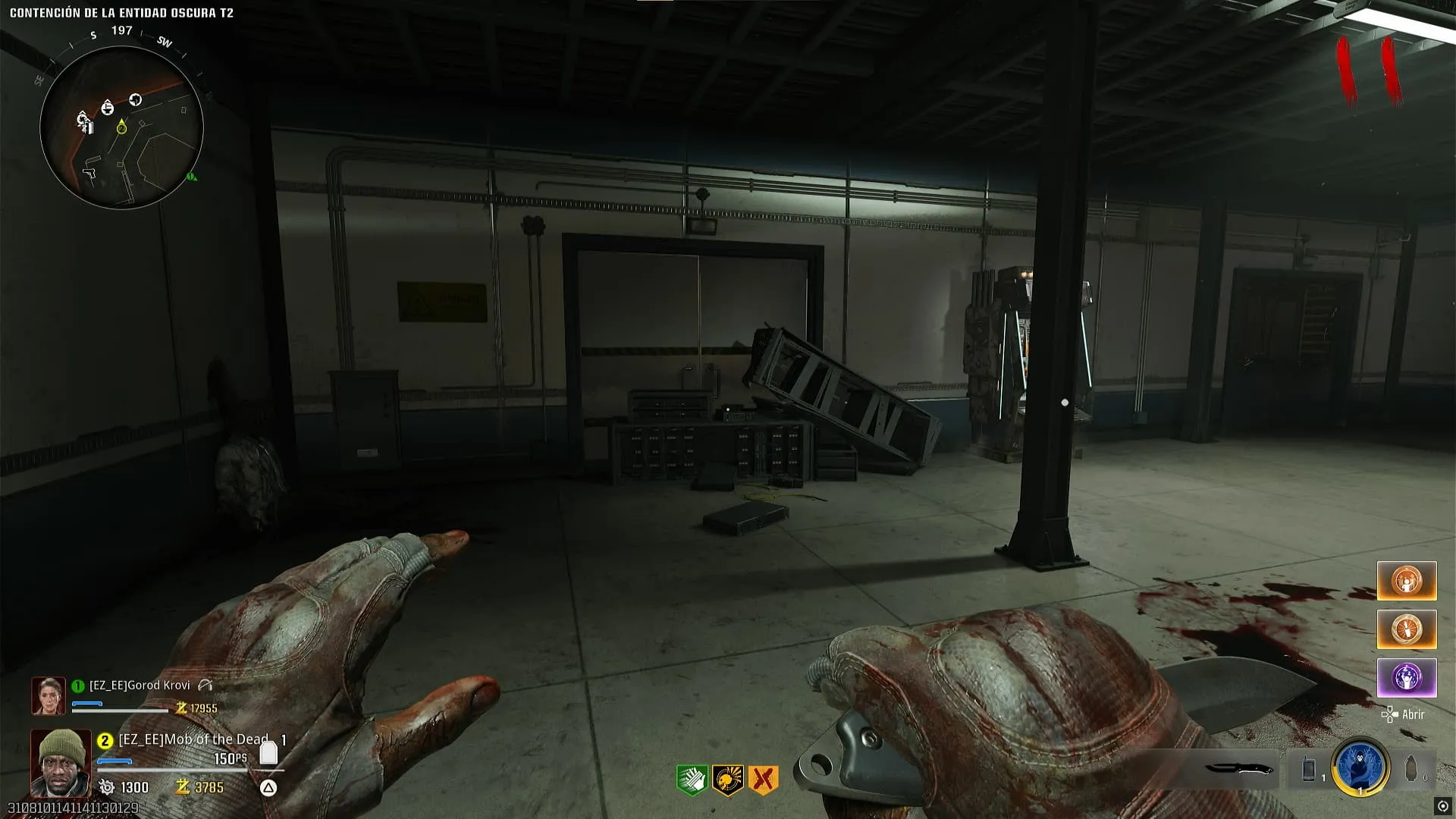
Task: Click the circular minimap
Action: [121, 127]
